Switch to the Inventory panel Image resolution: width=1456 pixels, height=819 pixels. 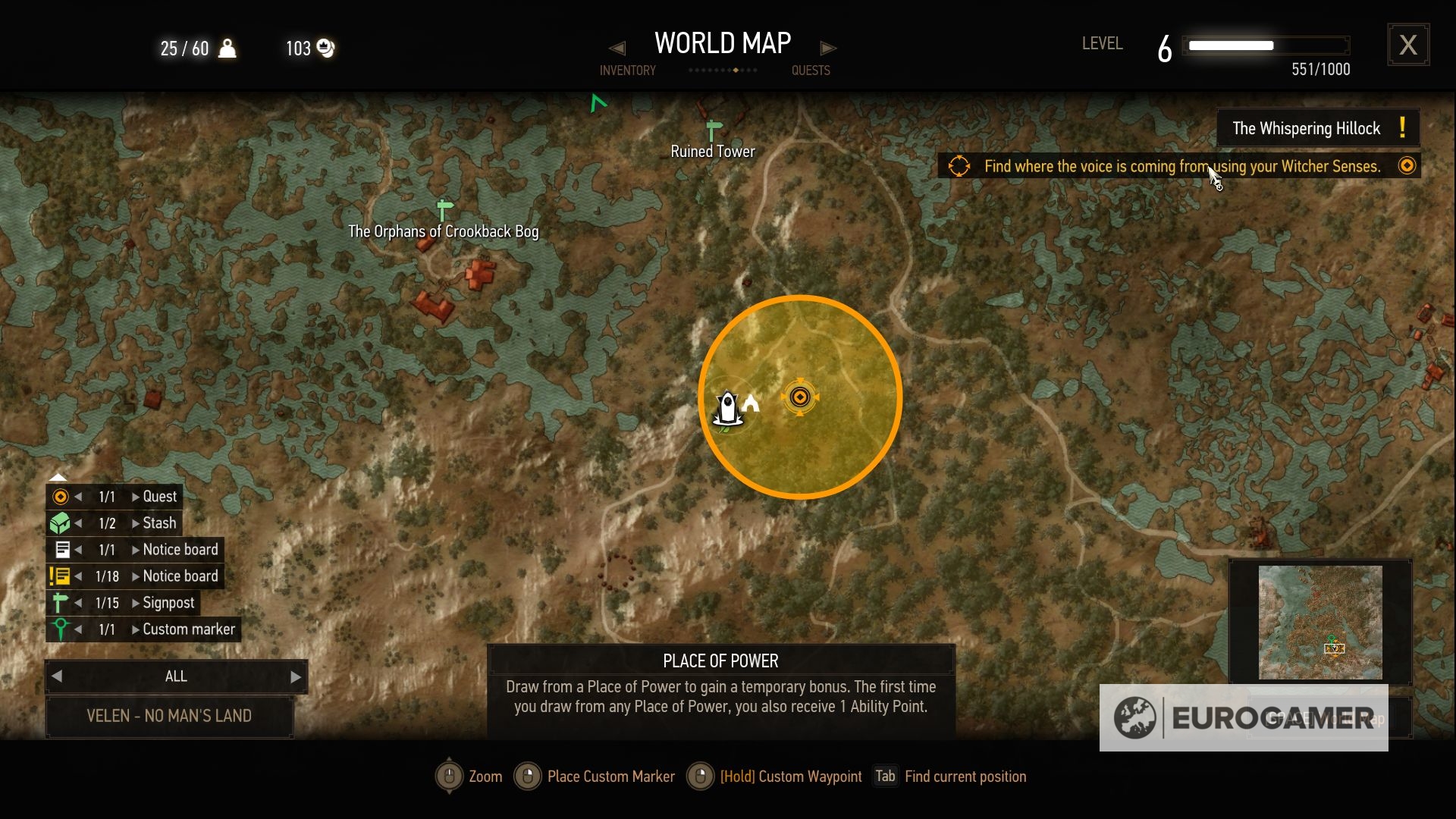tap(627, 70)
